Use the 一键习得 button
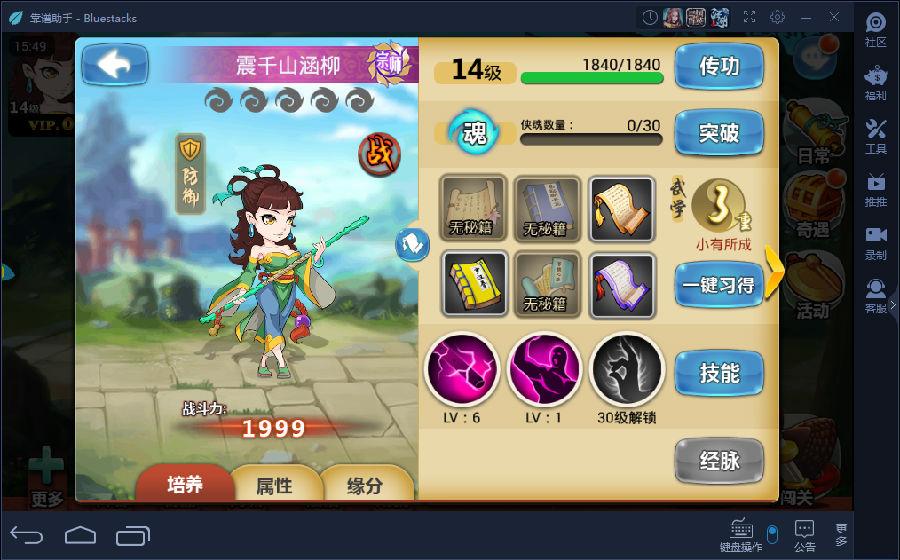 coord(718,285)
